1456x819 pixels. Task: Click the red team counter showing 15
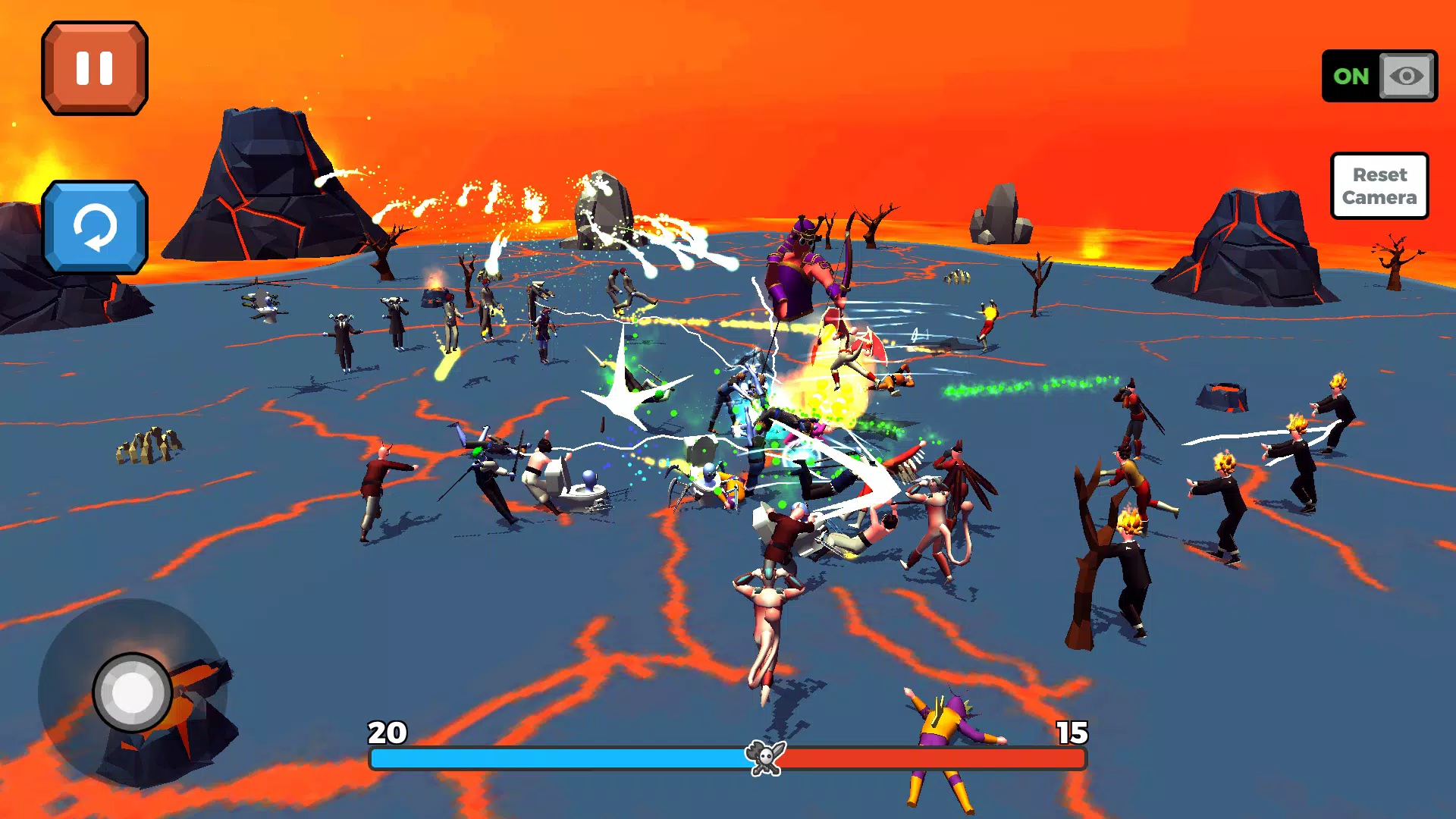coord(1071,733)
